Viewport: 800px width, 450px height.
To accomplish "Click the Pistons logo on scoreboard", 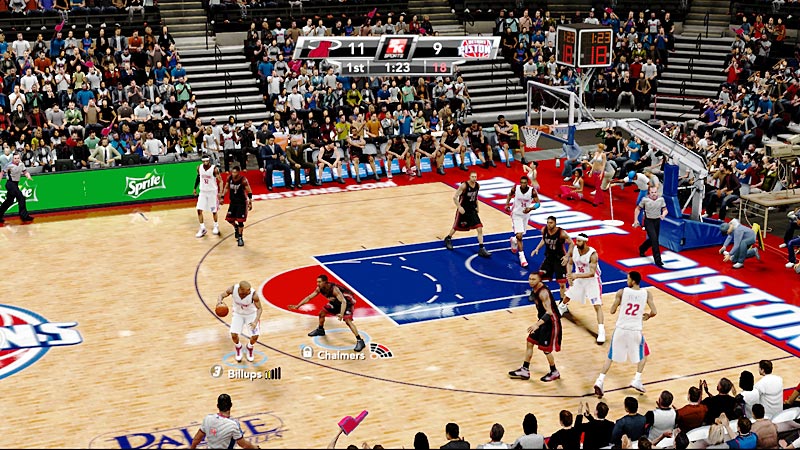I will coord(474,48).
